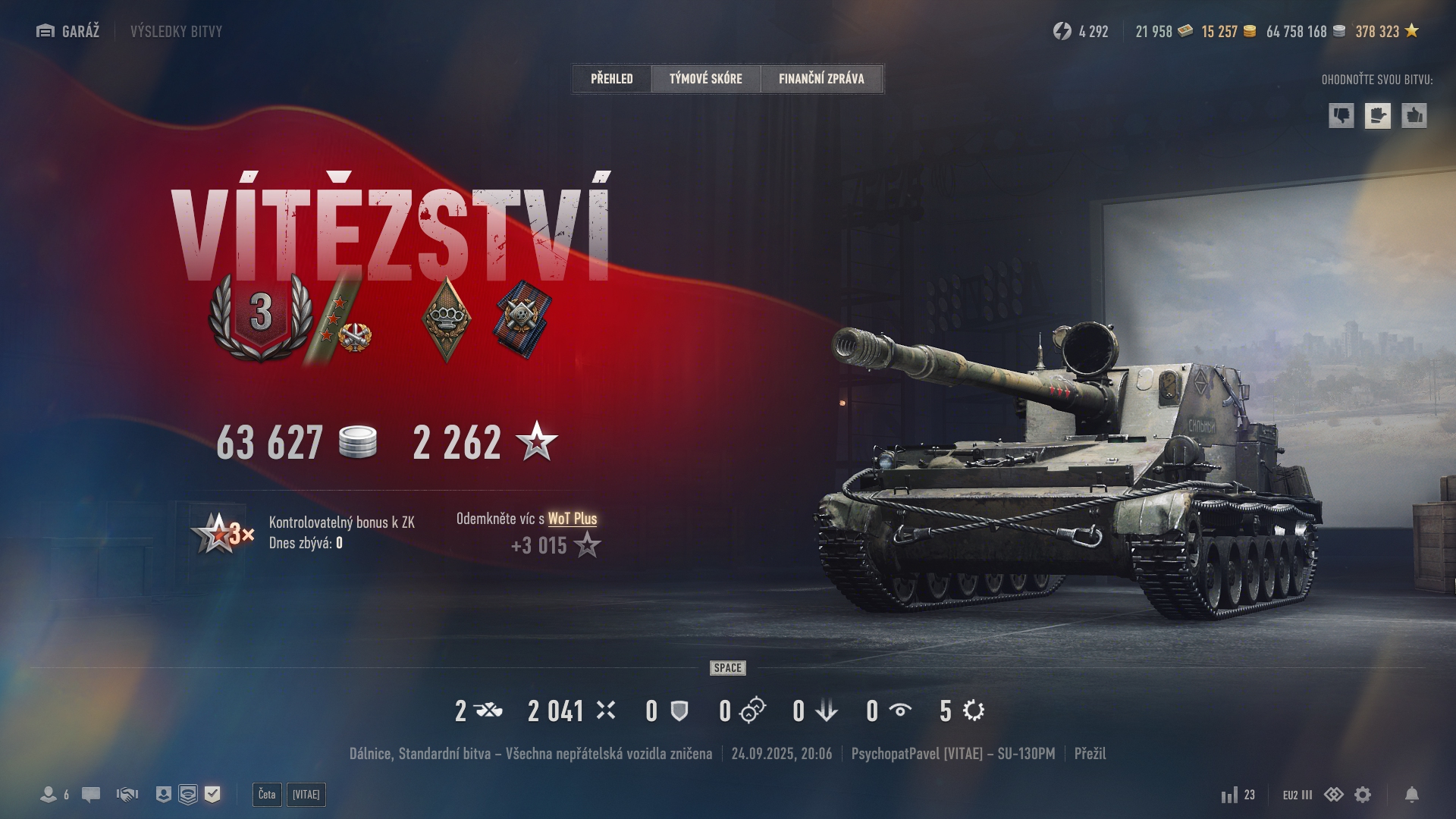View the brass knuckles diamond medal
The width and height of the screenshot is (1456, 819).
click(x=446, y=318)
